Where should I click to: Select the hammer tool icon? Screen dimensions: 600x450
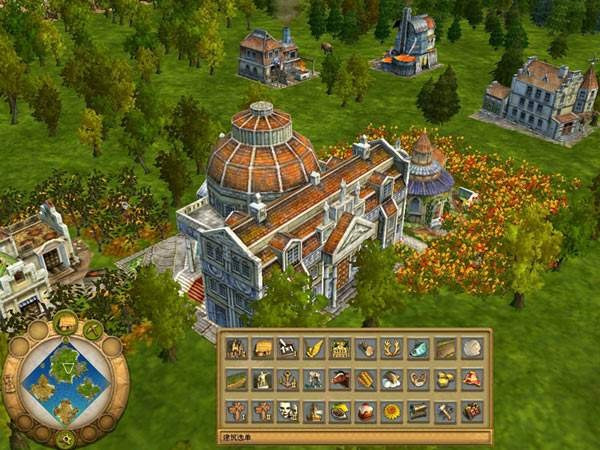pos(445,411)
